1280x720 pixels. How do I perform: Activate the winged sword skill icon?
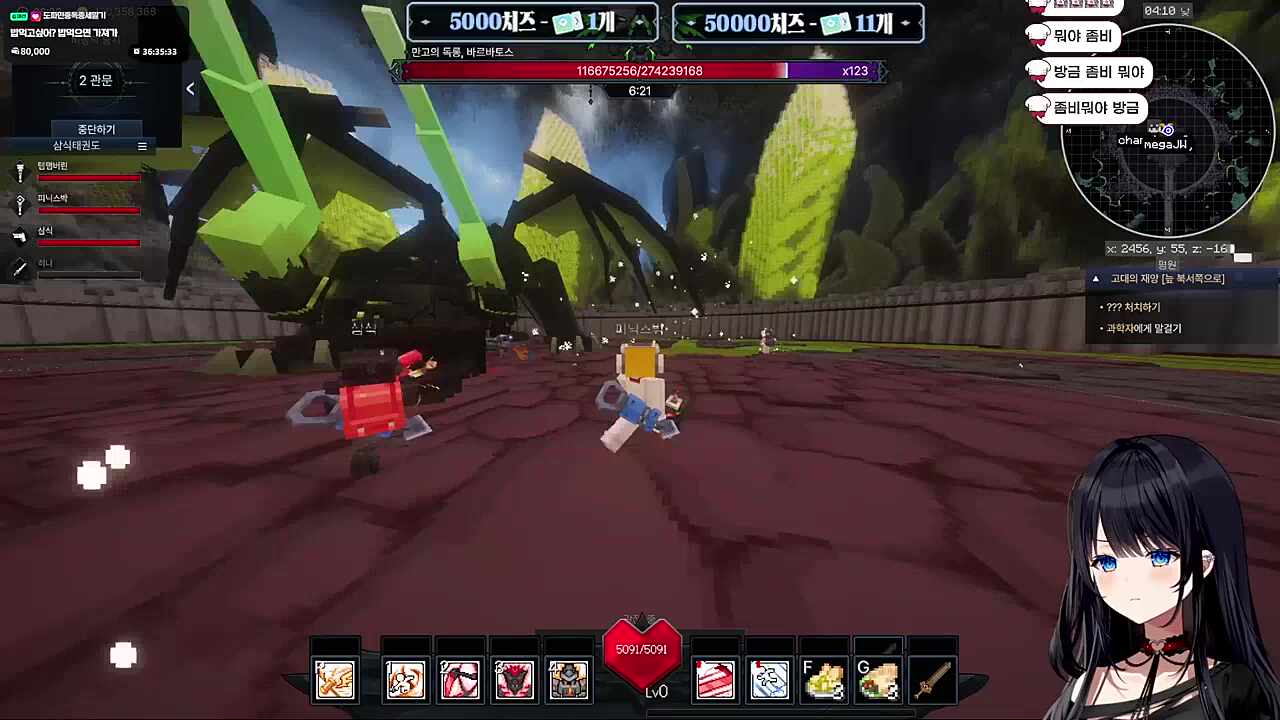point(335,680)
